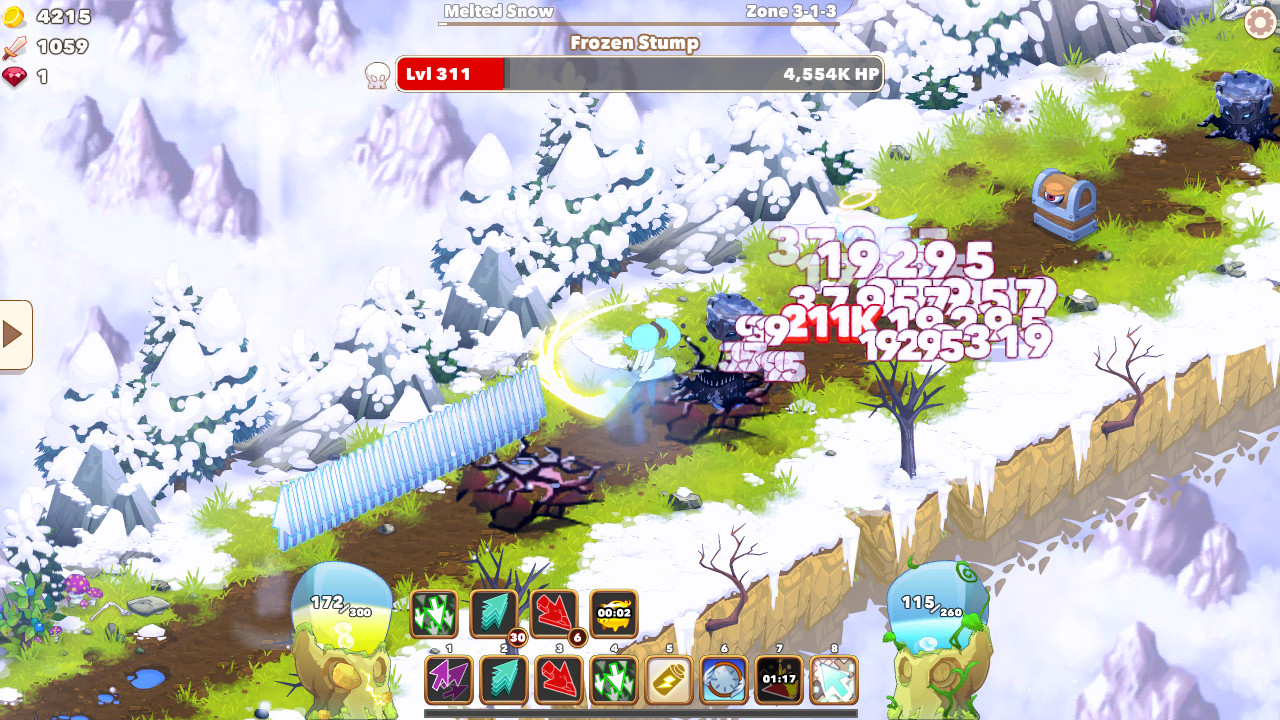Cast the green arrows skill in slot 4
This screenshot has width=1280, height=720.
tap(614, 680)
